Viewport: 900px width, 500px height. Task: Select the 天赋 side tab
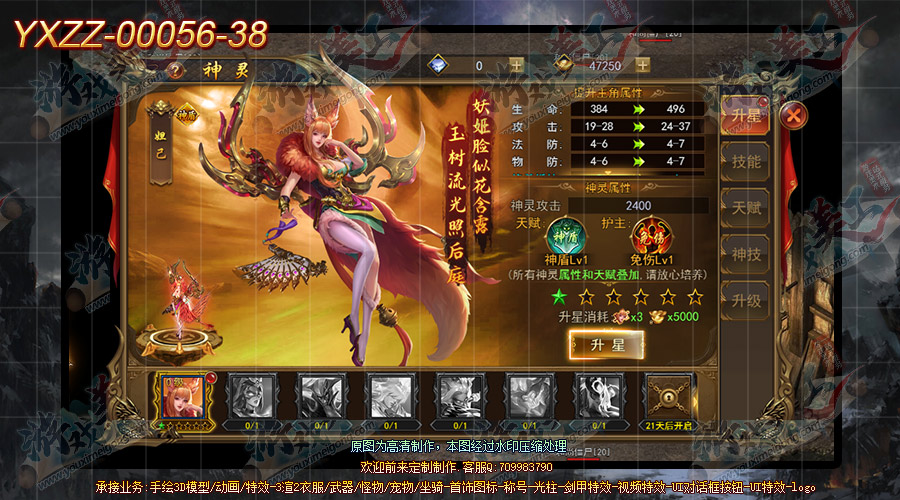pos(745,207)
